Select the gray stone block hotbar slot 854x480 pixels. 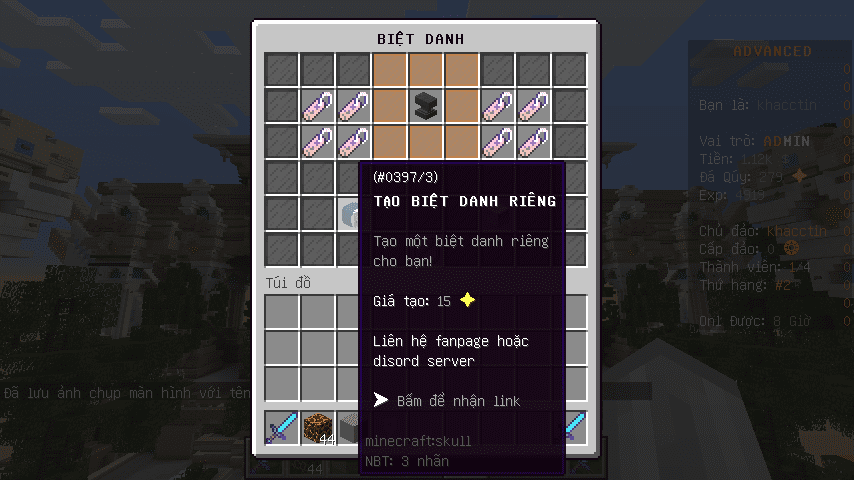pos(348,428)
